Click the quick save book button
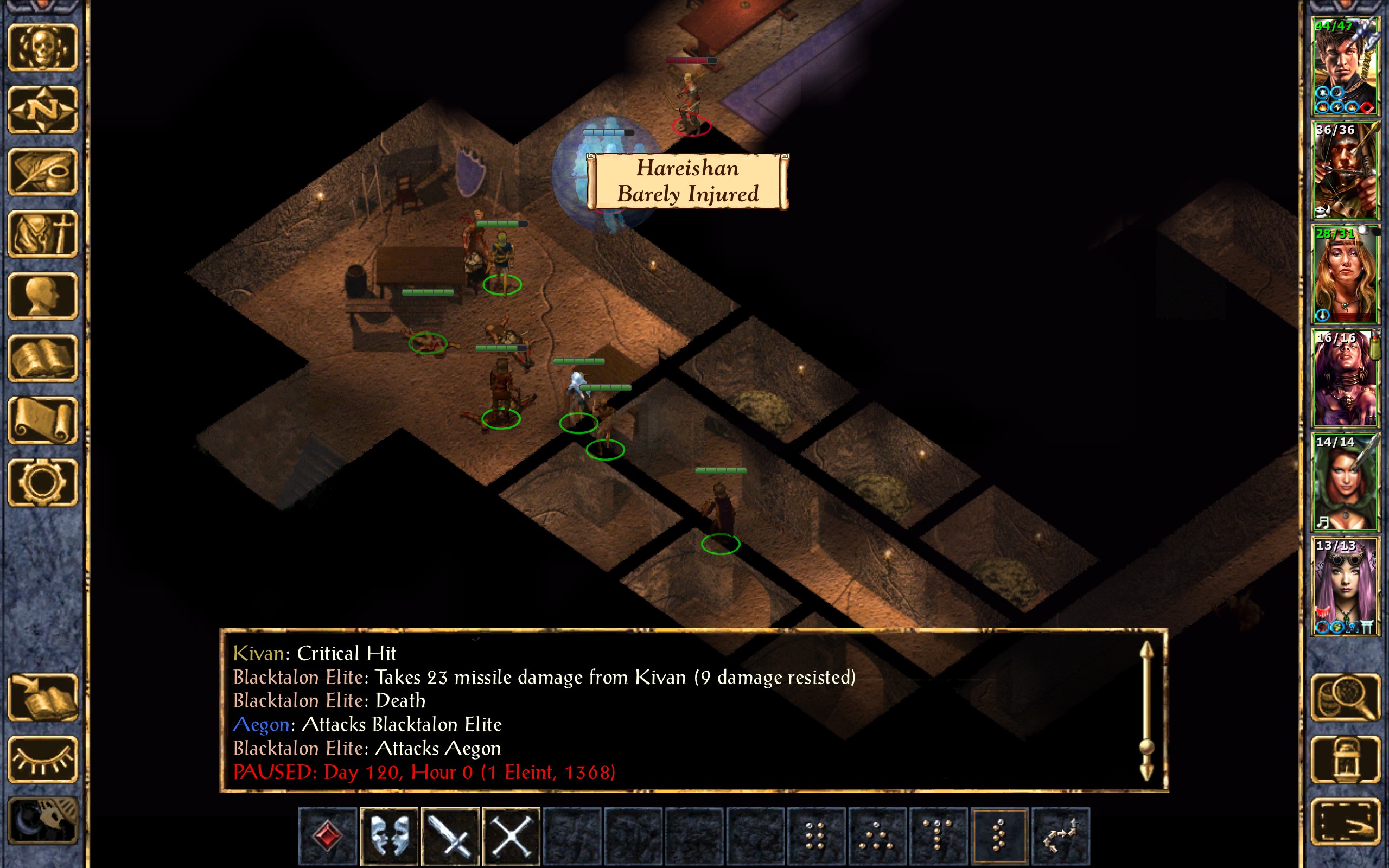The height and width of the screenshot is (868, 1389). (x=43, y=698)
